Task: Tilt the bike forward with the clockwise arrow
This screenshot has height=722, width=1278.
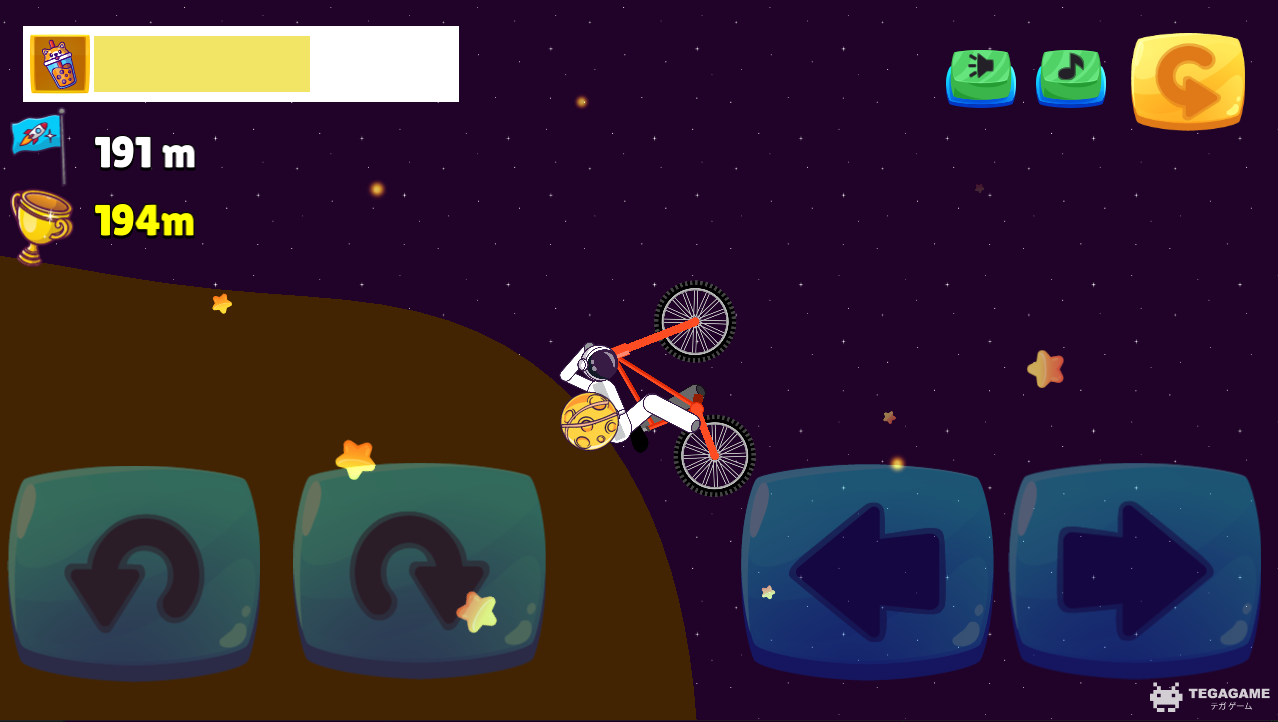Action: point(419,571)
